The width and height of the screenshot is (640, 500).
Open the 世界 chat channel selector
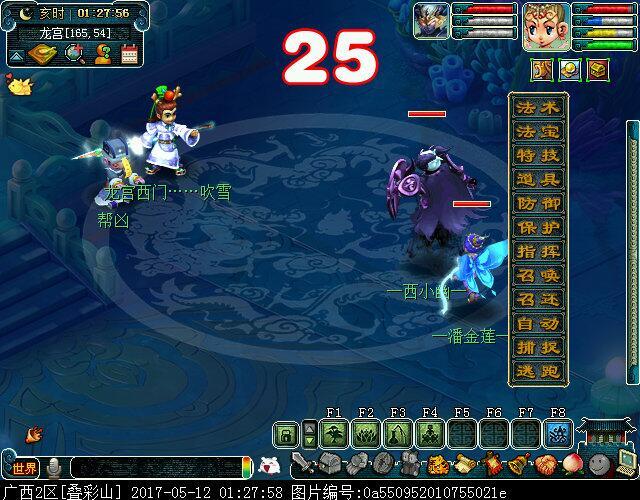pyautogui.click(x=25, y=468)
